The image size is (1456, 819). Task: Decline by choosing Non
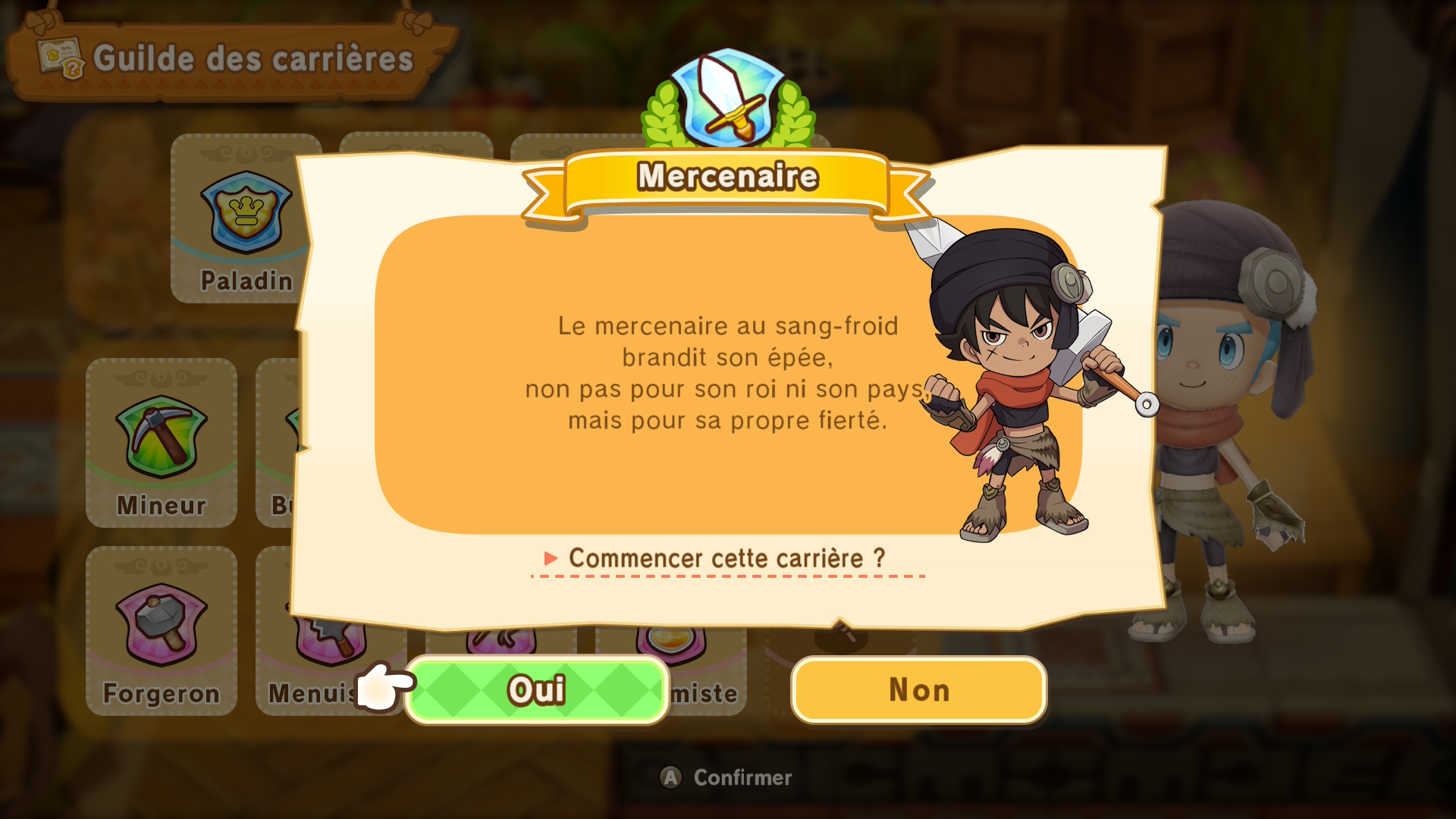[x=918, y=690]
